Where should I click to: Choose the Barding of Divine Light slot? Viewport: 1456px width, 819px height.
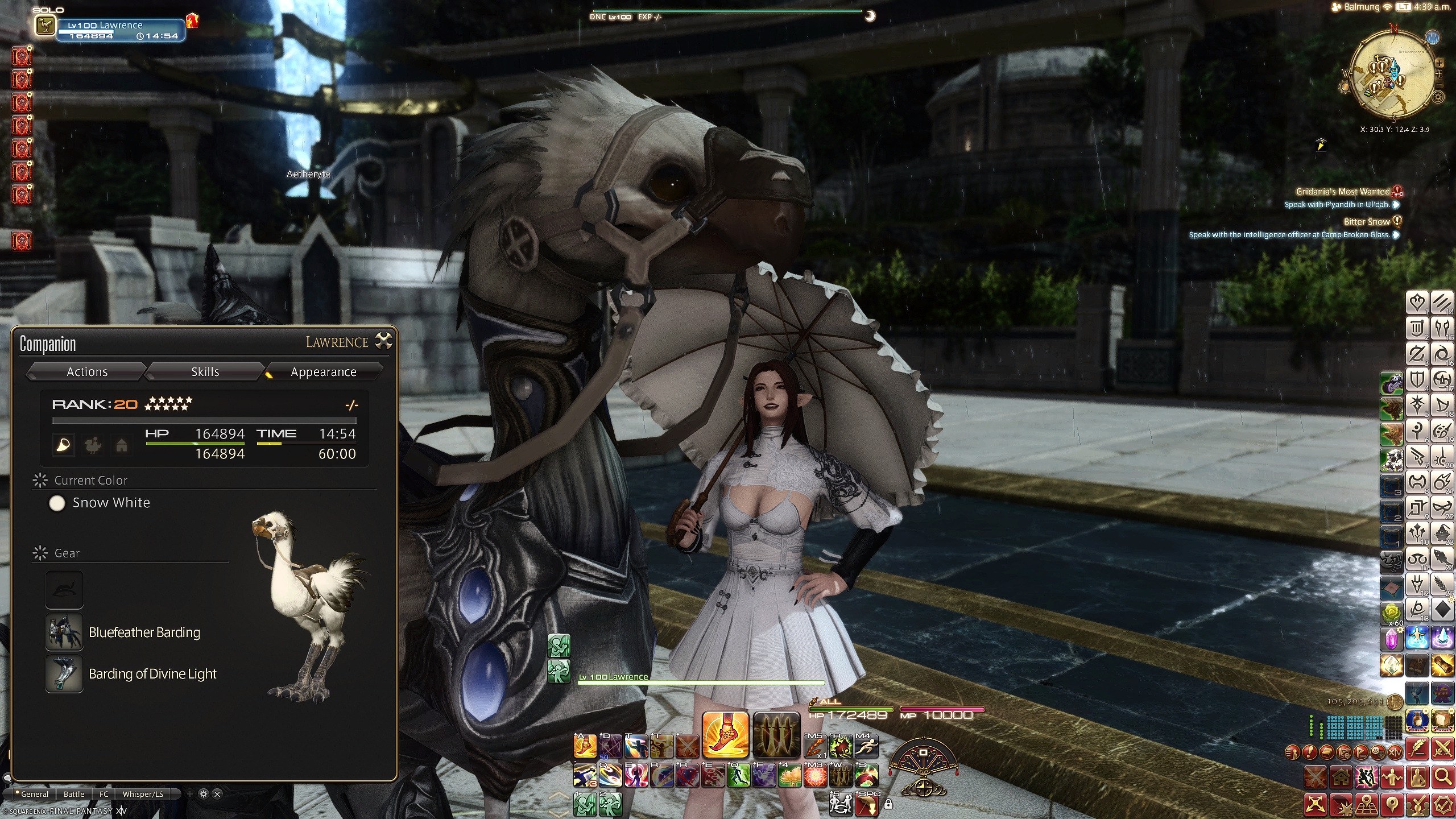(64, 674)
